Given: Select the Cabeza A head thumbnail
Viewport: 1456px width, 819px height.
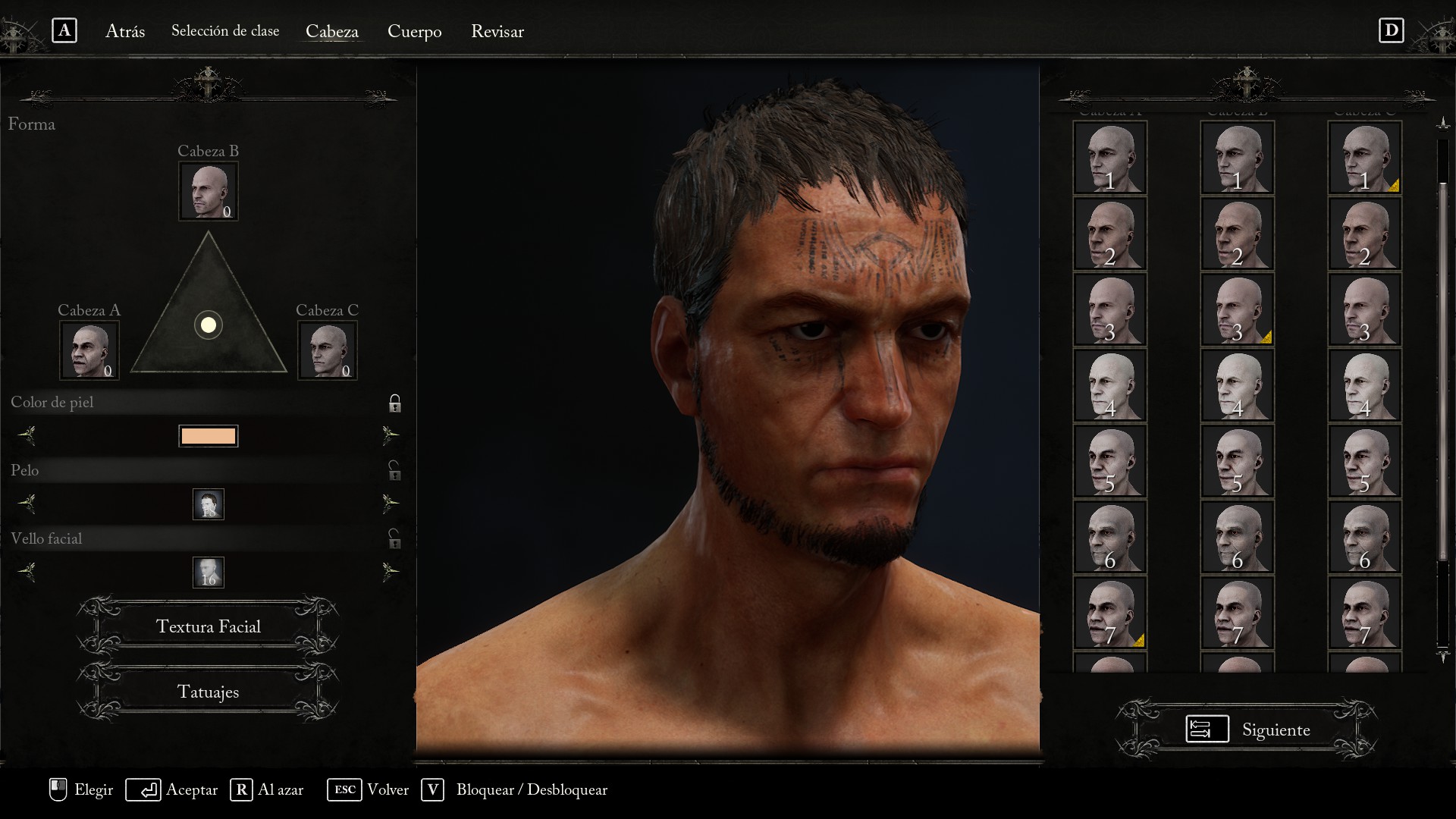Looking at the screenshot, I should pos(89,350).
